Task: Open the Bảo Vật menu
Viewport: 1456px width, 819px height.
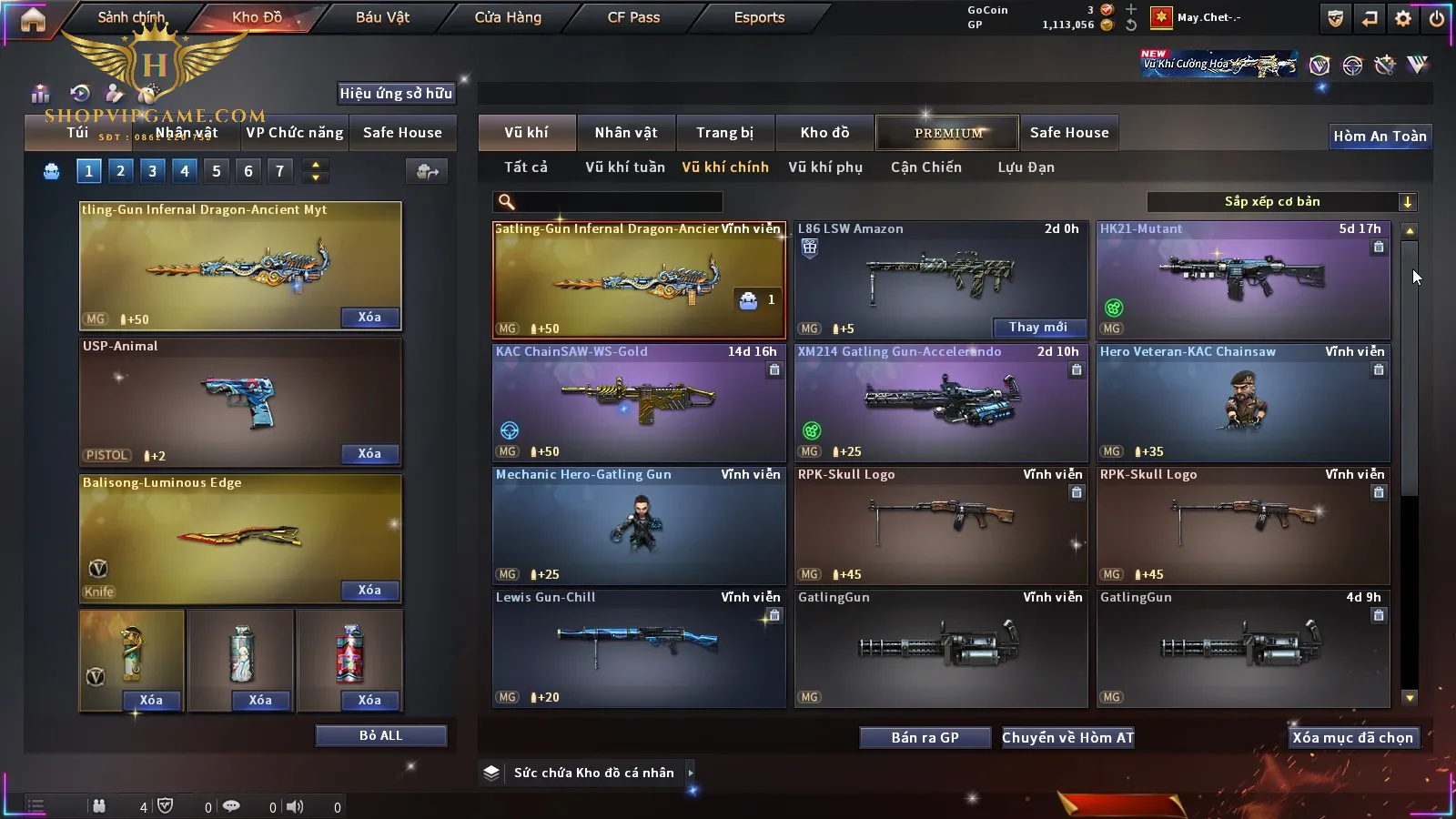Action: (x=382, y=17)
